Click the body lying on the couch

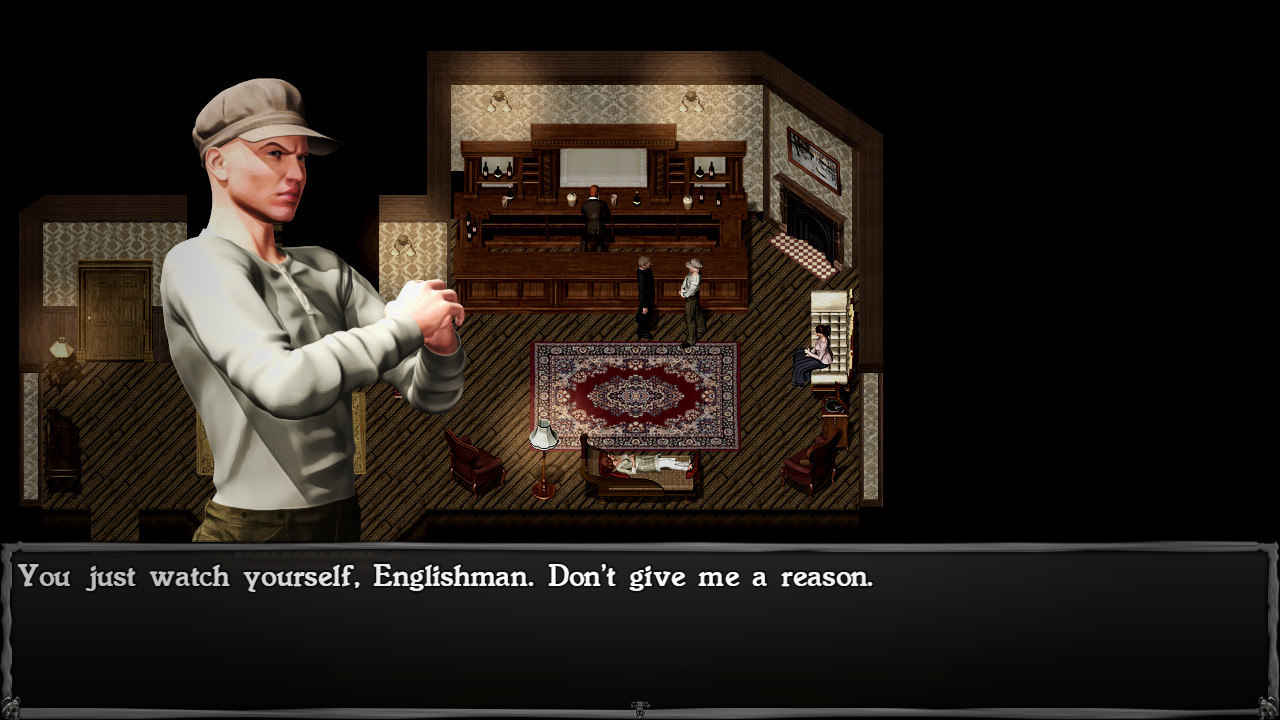click(x=645, y=463)
